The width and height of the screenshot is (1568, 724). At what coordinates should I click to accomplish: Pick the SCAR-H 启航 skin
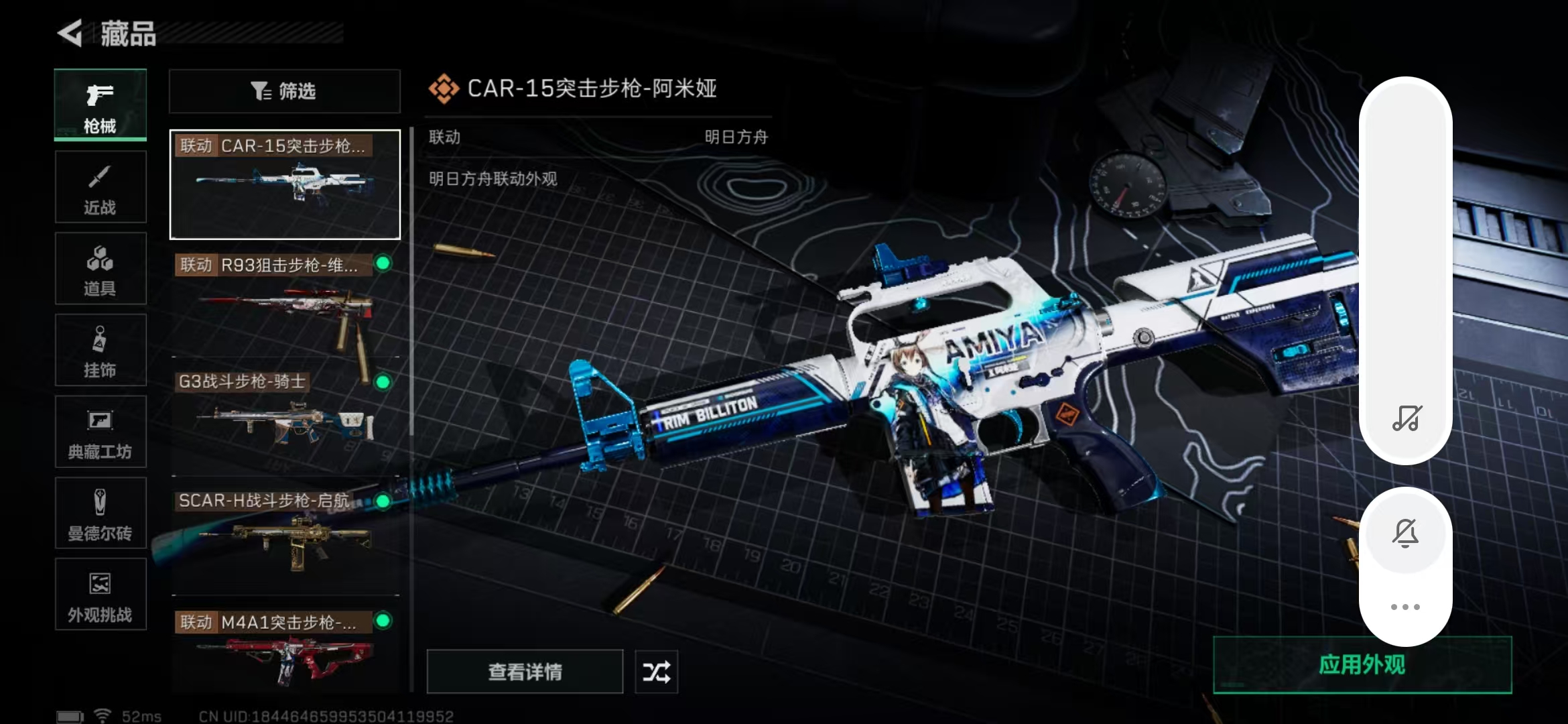285,540
